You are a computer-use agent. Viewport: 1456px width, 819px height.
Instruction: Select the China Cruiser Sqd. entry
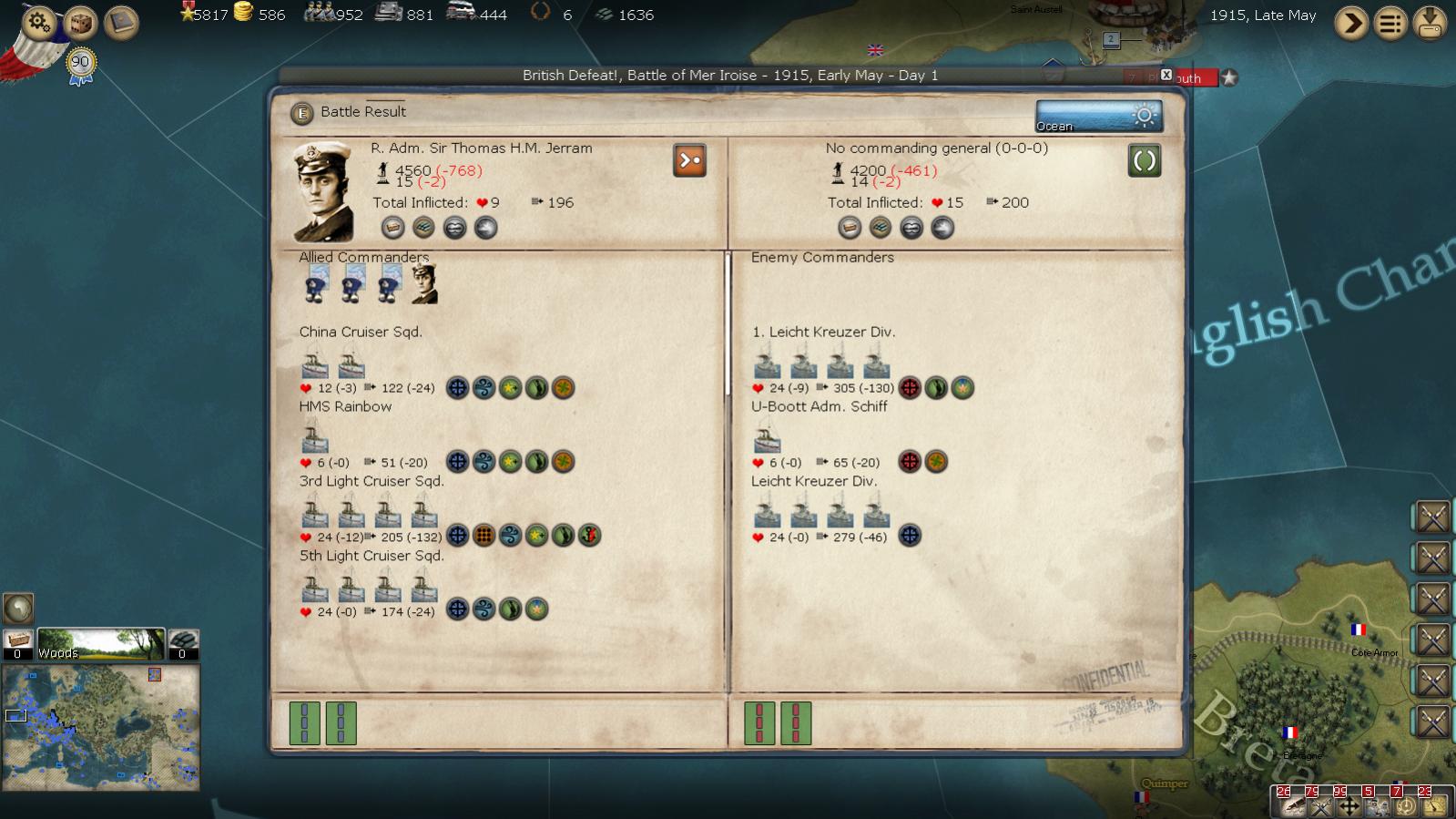361,332
